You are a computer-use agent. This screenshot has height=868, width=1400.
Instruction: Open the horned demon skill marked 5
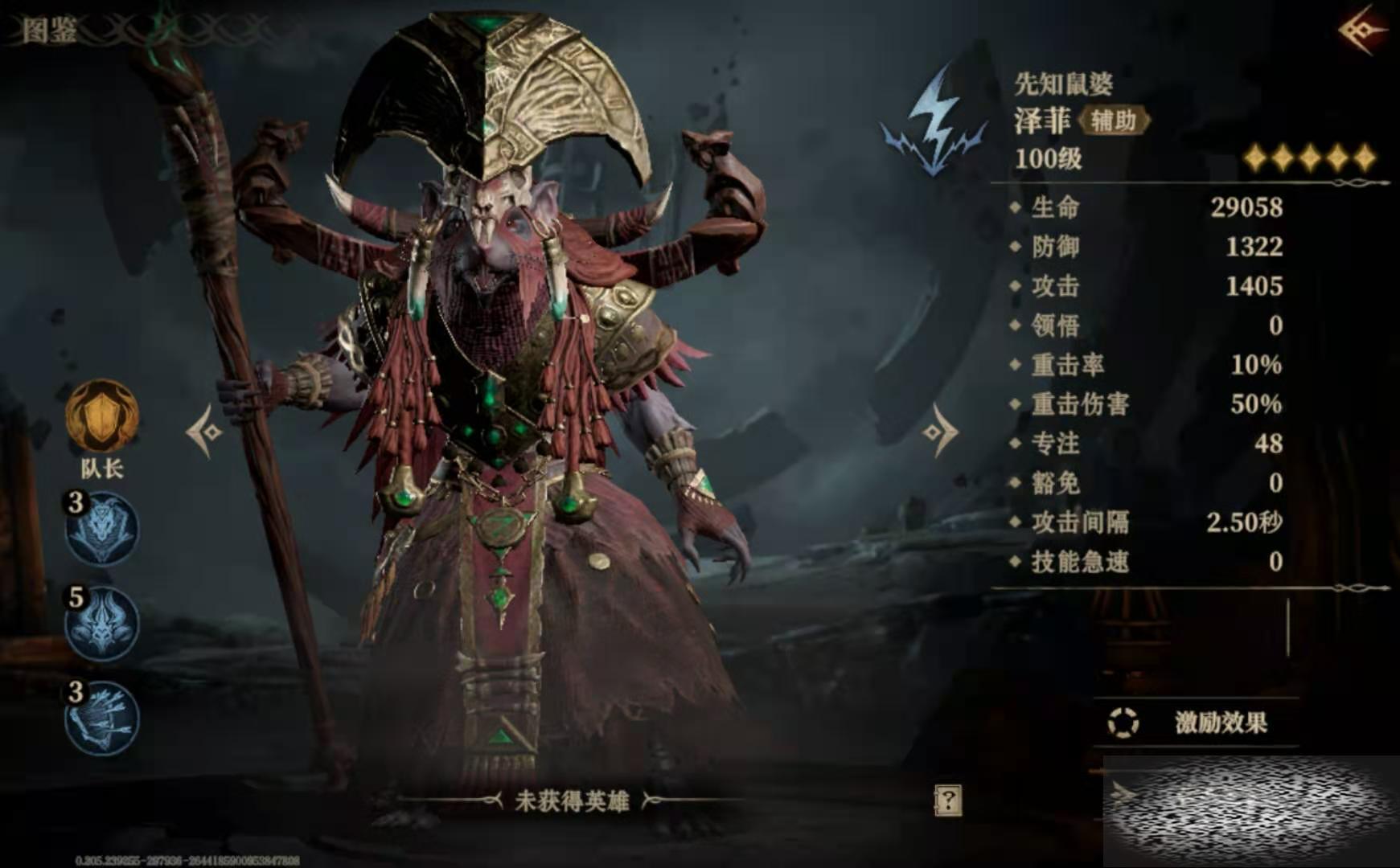[x=102, y=624]
